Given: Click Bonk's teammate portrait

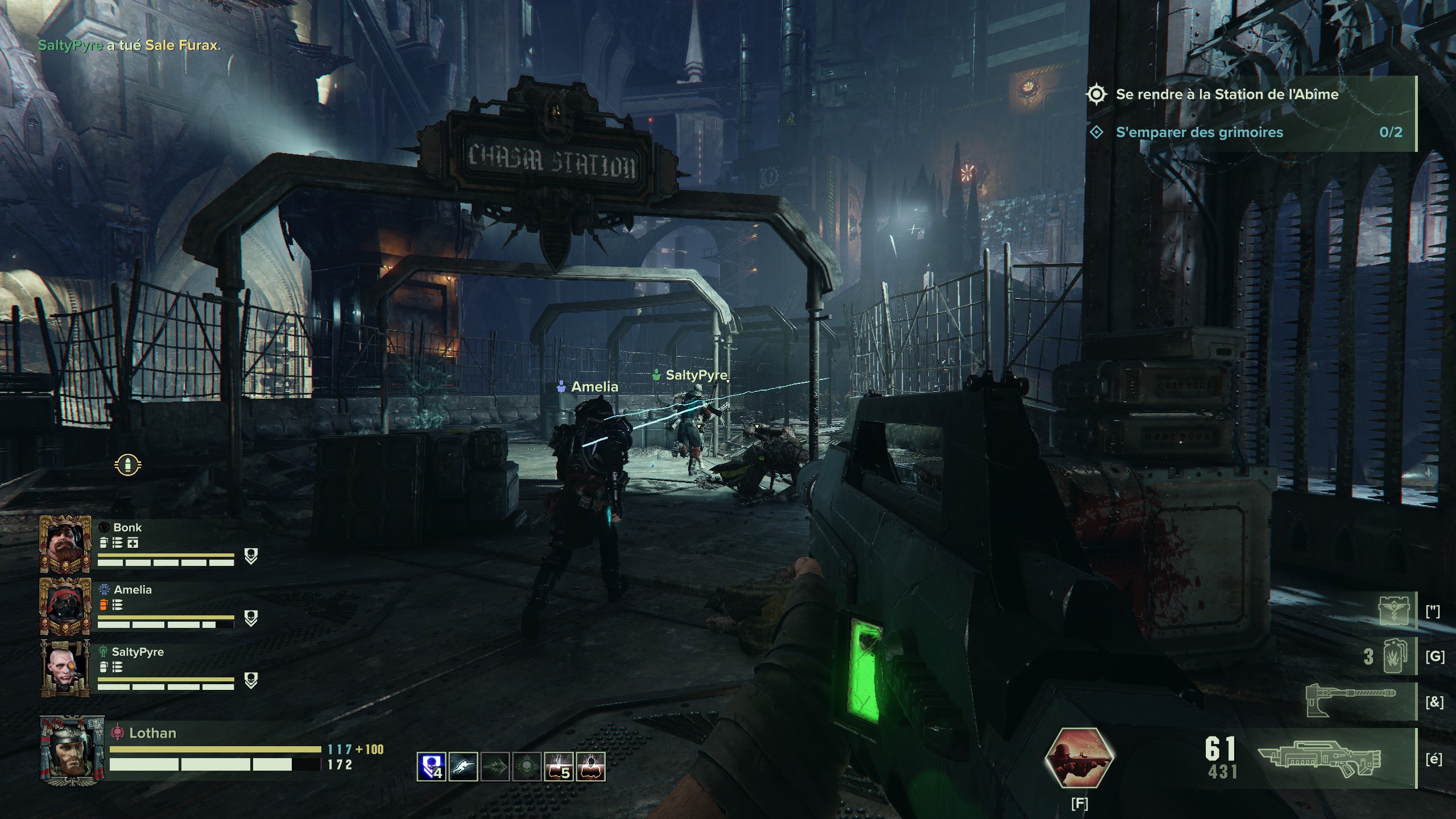Looking at the screenshot, I should (65, 543).
